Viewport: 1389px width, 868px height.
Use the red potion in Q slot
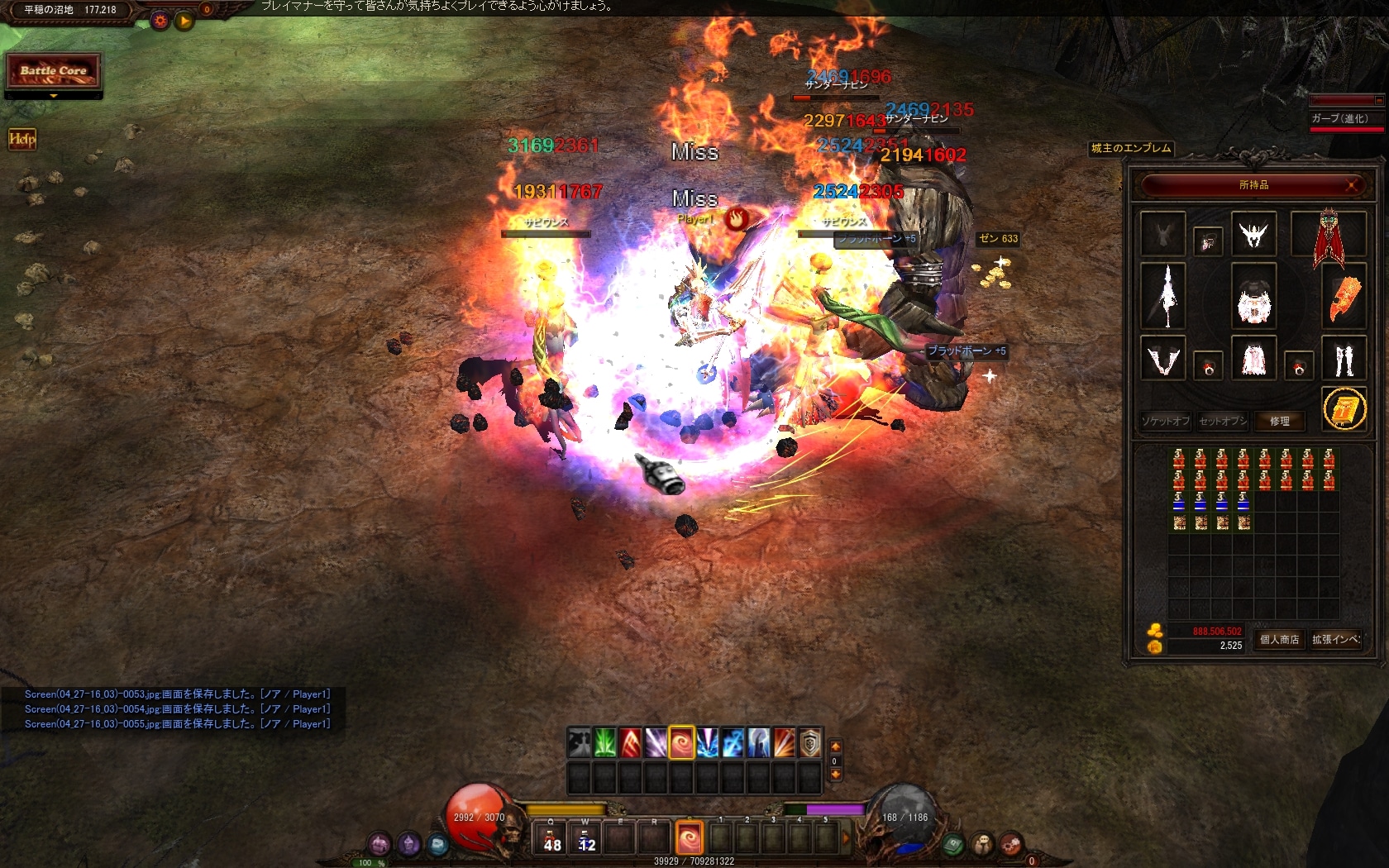pyautogui.click(x=551, y=838)
